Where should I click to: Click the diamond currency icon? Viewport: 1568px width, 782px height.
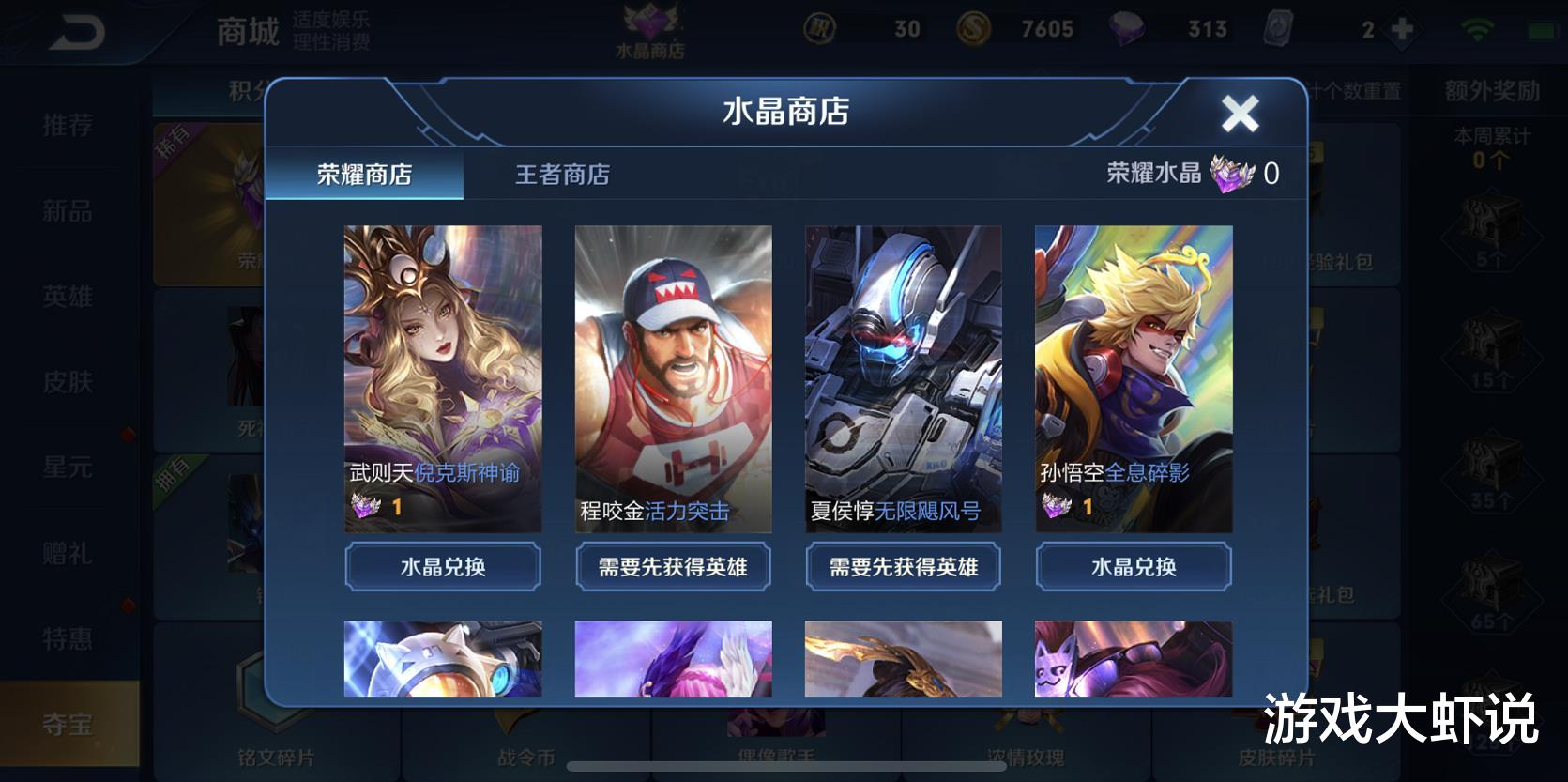tap(1130, 28)
